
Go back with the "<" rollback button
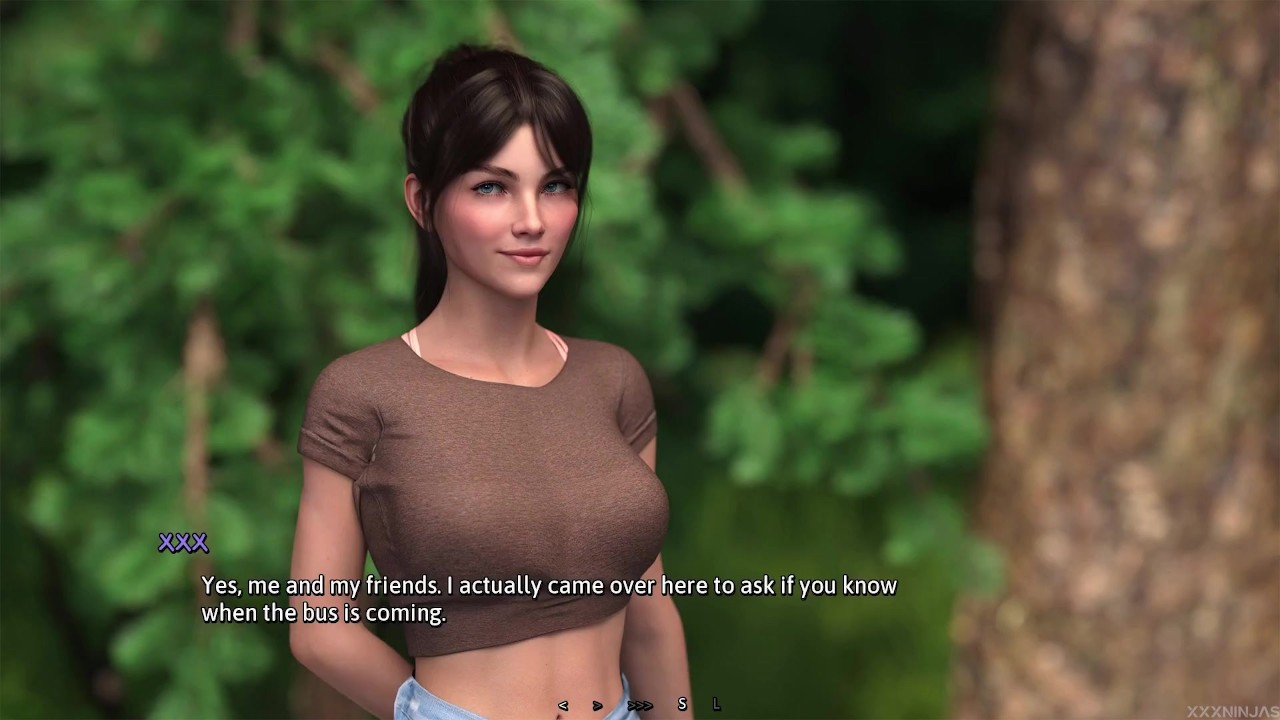[562, 705]
